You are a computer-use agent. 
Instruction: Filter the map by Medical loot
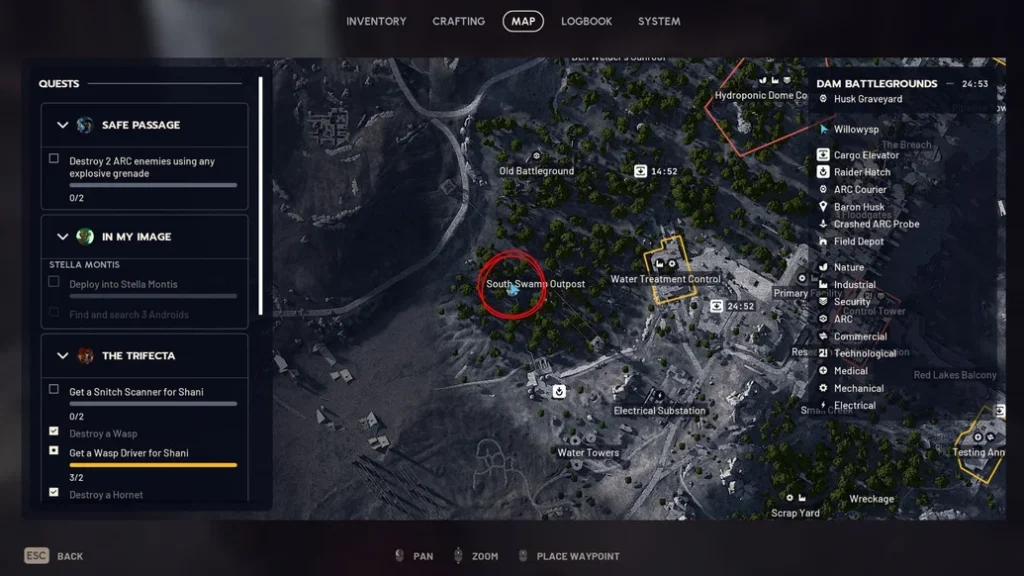[850, 371]
